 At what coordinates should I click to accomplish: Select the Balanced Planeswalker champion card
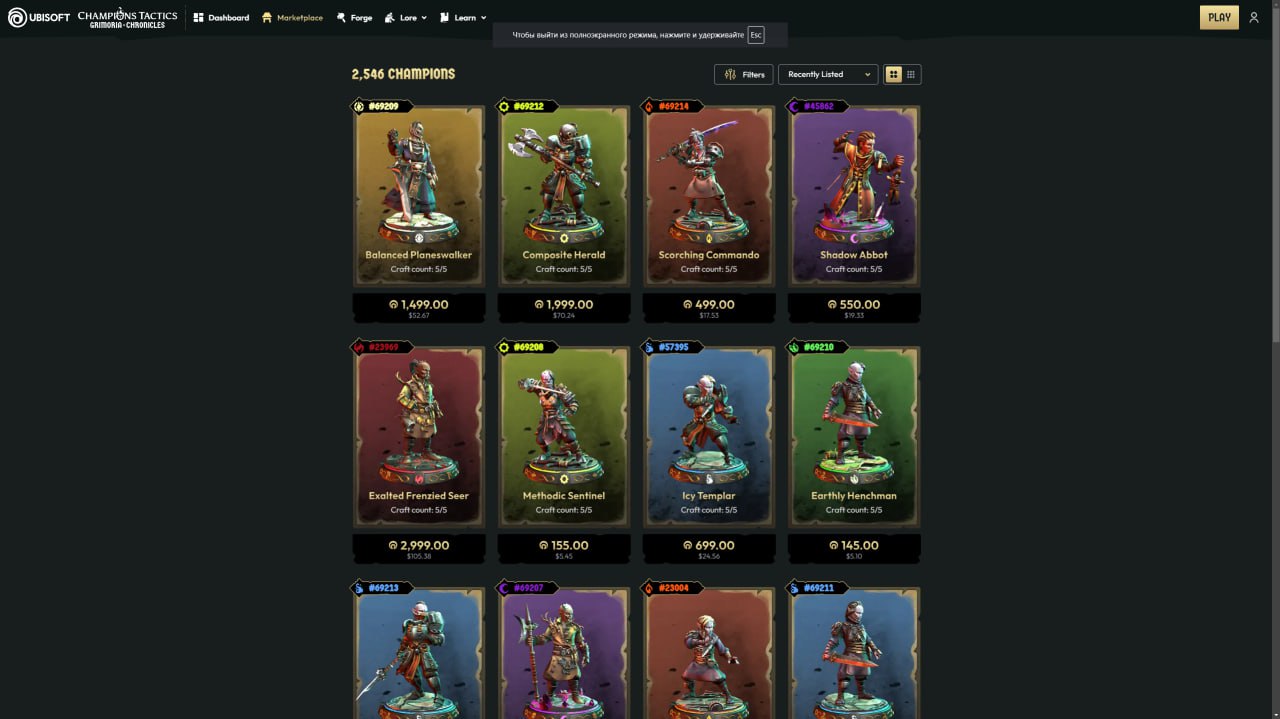(x=419, y=195)
